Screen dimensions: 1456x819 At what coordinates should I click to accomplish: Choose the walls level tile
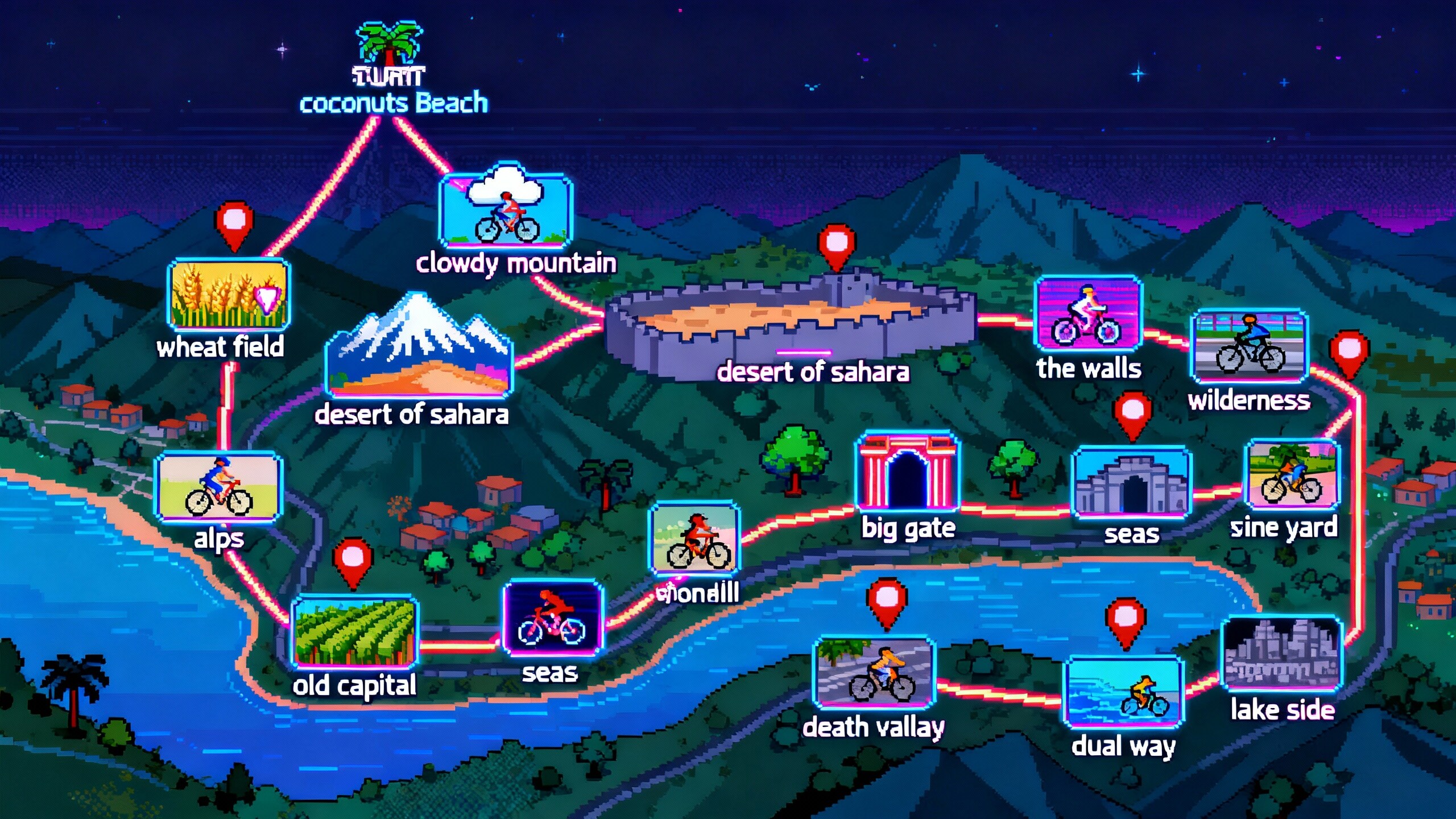click(x=1088, y=313)
